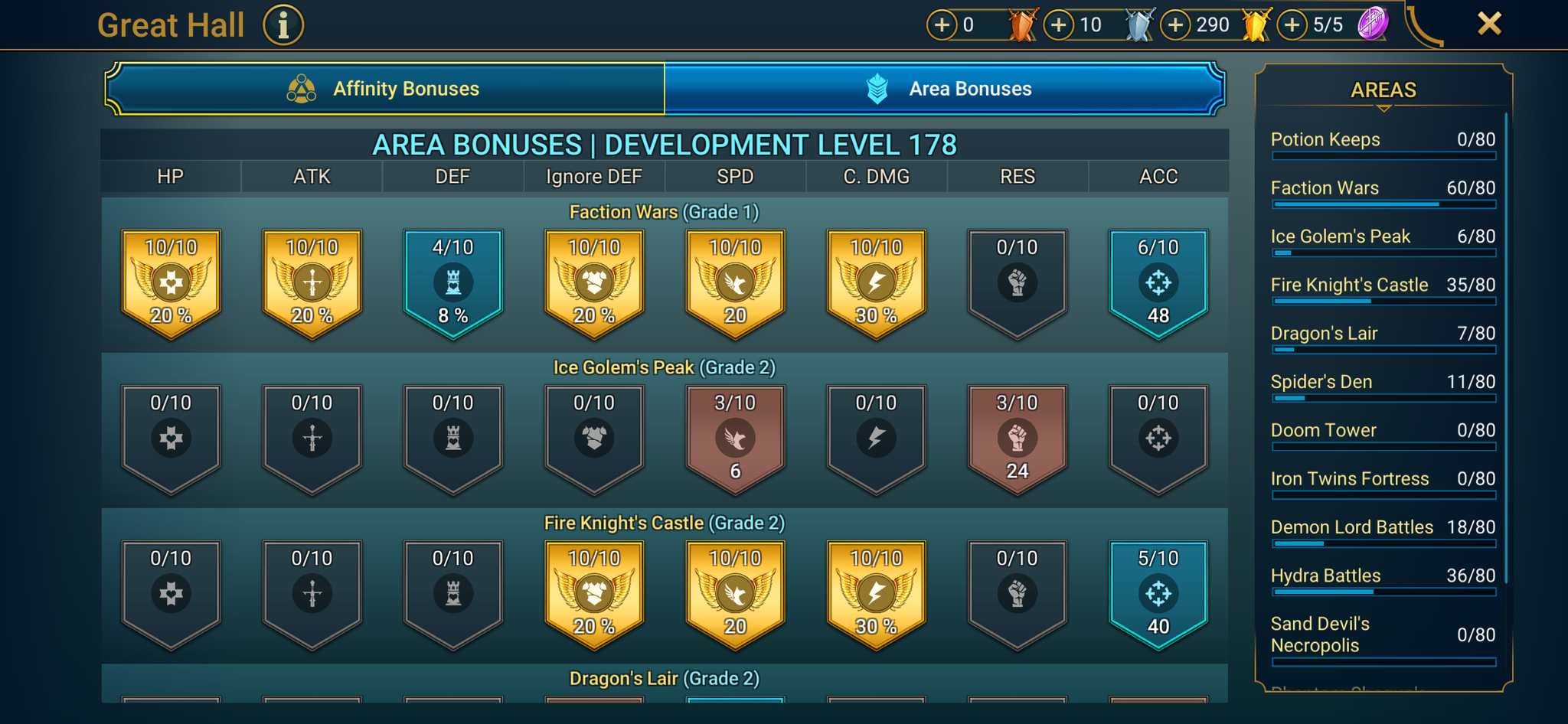Open Hydra Battles from the Areas panel
Image resolution: width=1568 pixels, height=724 pixels.
1383,577
